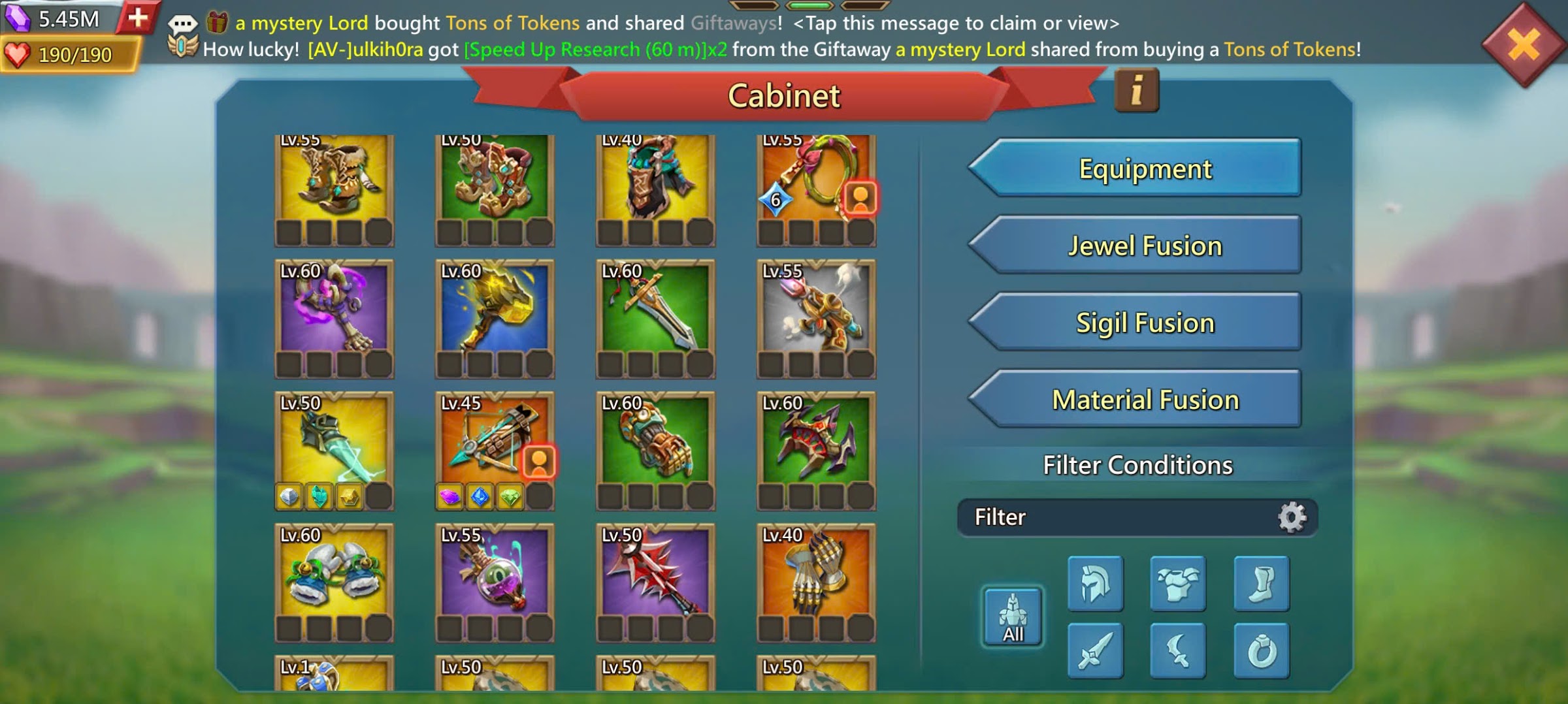Open the Cabinet info button
The height and width of the screenshot is (704, 1568).
coord(1136,90)
